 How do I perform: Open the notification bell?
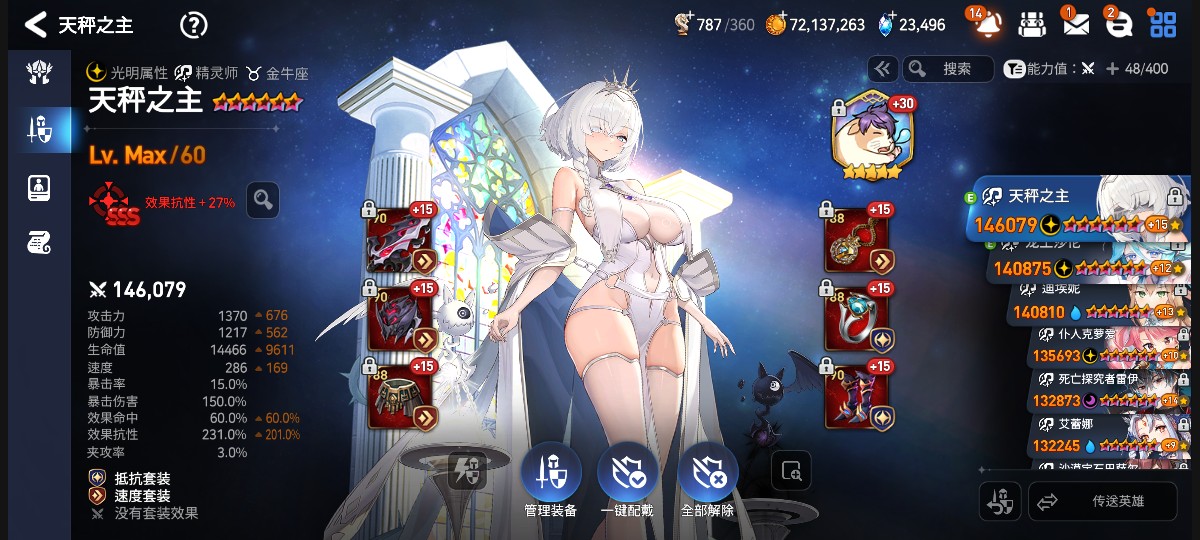click(x=986, y=25)
